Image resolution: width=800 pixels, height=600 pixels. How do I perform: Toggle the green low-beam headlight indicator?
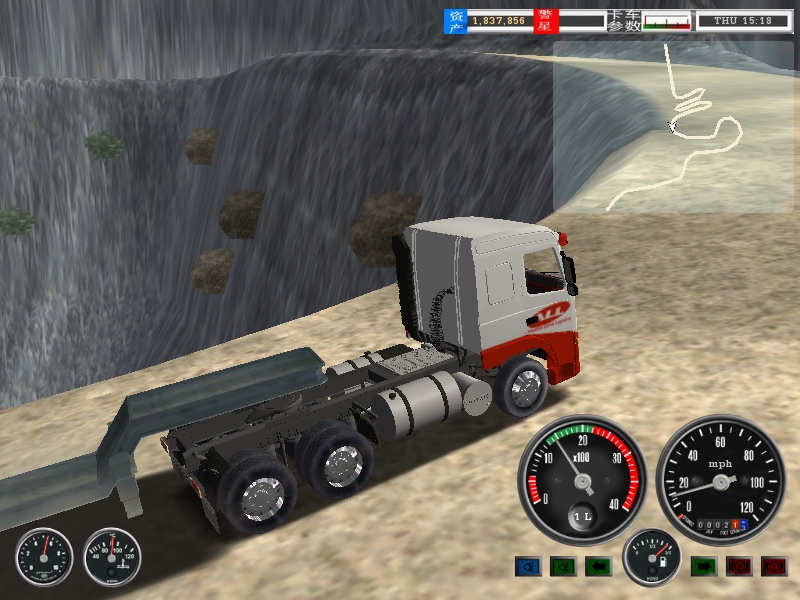[563, 567]
